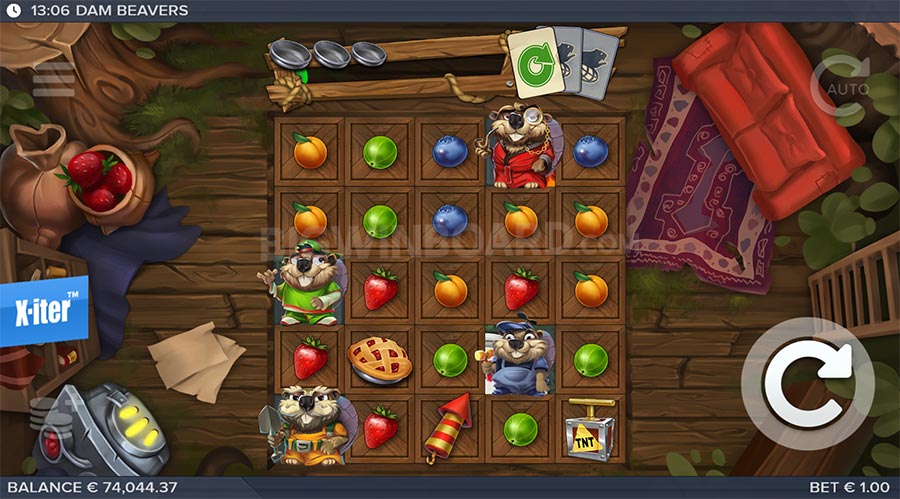Spin the reels with the round arrow button
Image resolution: width=900 pixels, height=499 pixels.
pyautogui.click(x=807, y=384)
